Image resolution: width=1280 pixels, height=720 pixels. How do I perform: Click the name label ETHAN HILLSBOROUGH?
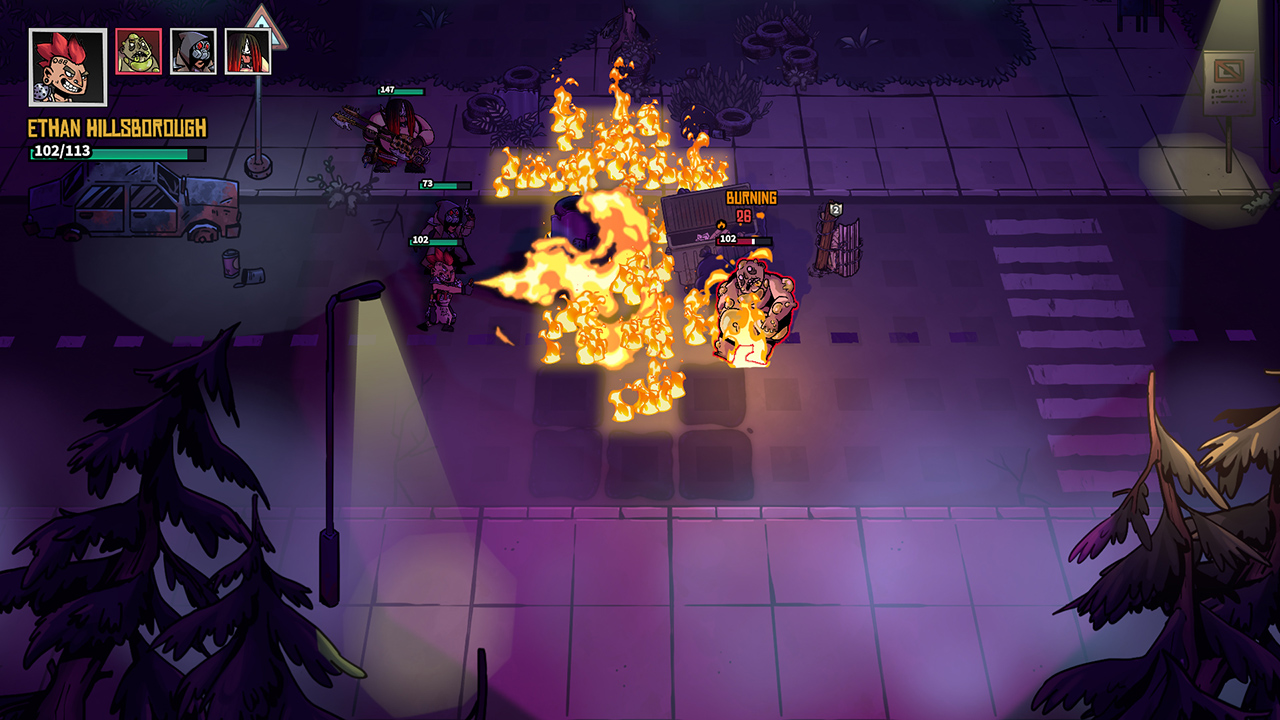(x=116, y=129)
